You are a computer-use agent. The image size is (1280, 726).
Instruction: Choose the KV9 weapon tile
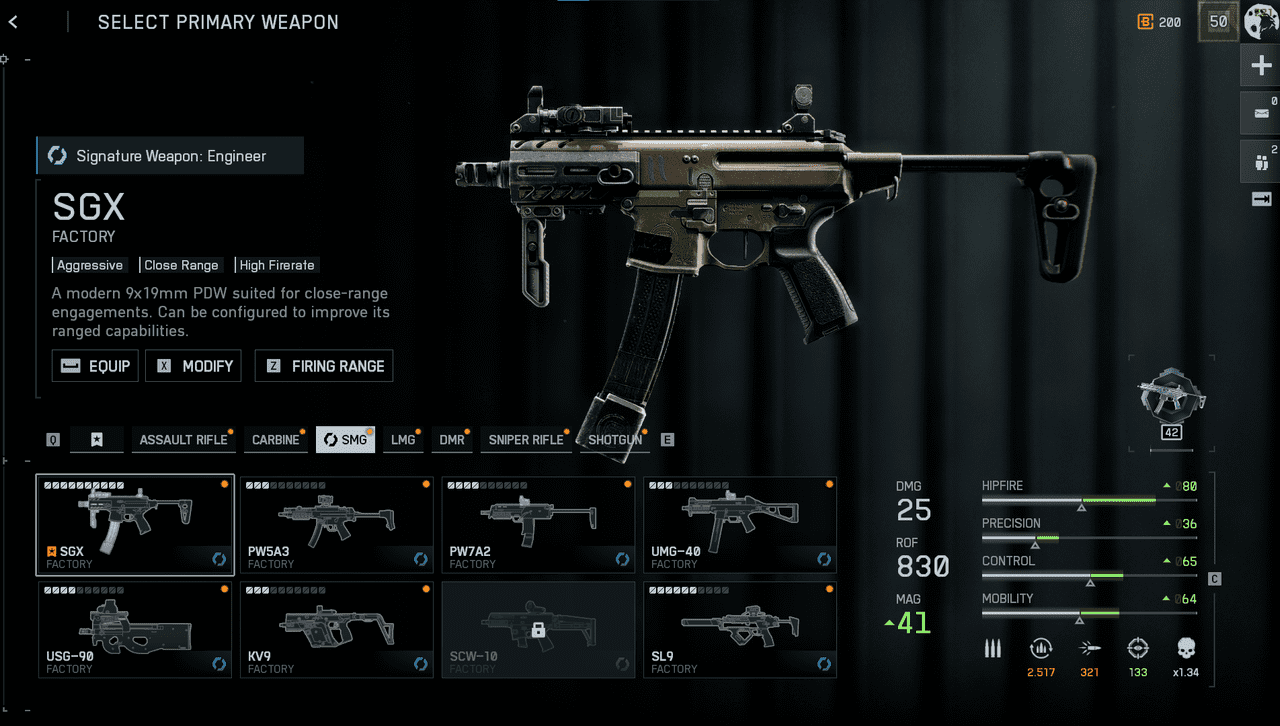pyautogui.click(x=336, y=630)
